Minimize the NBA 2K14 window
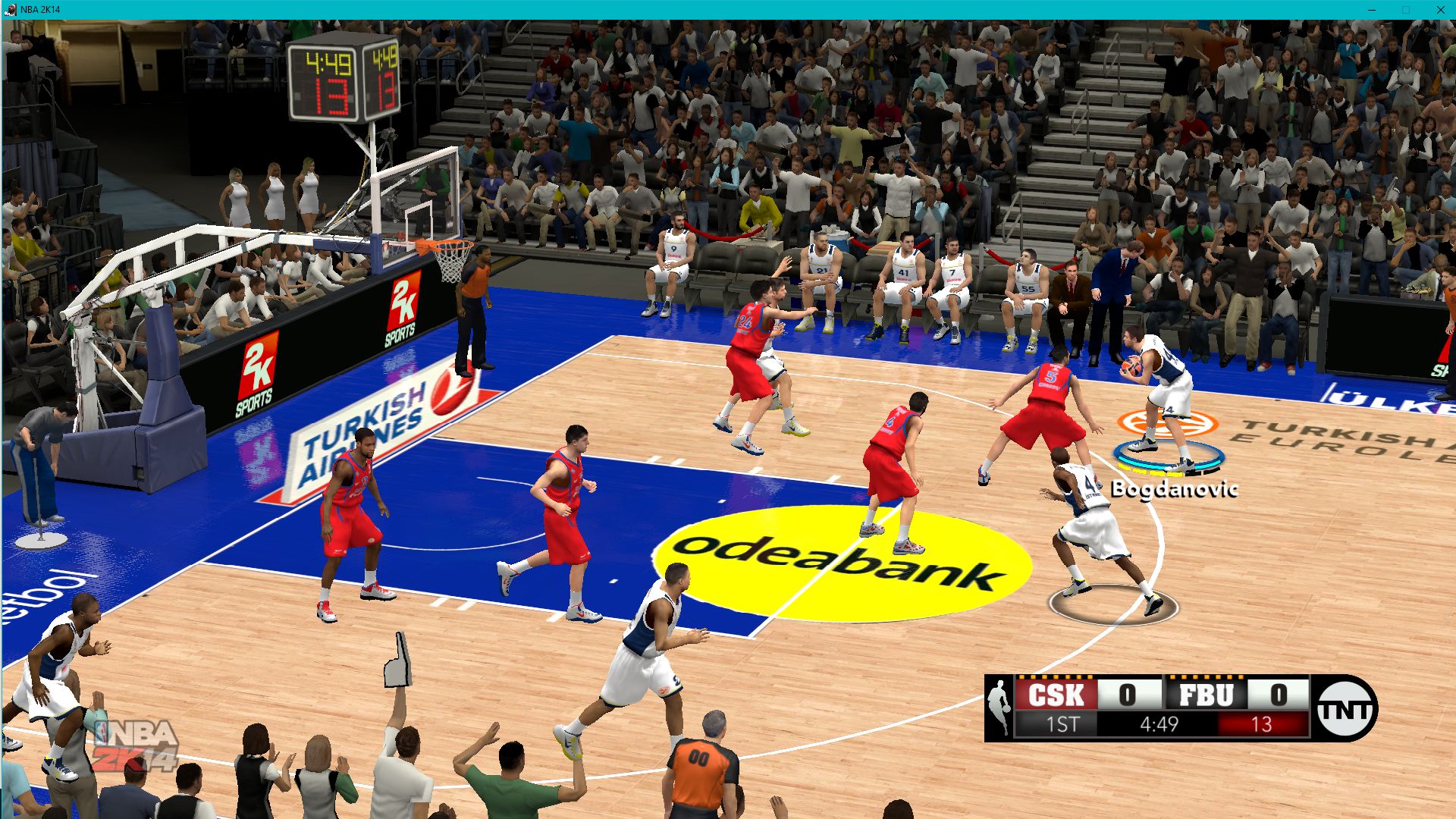The image size is (1456, 819). click(1371, 10)
